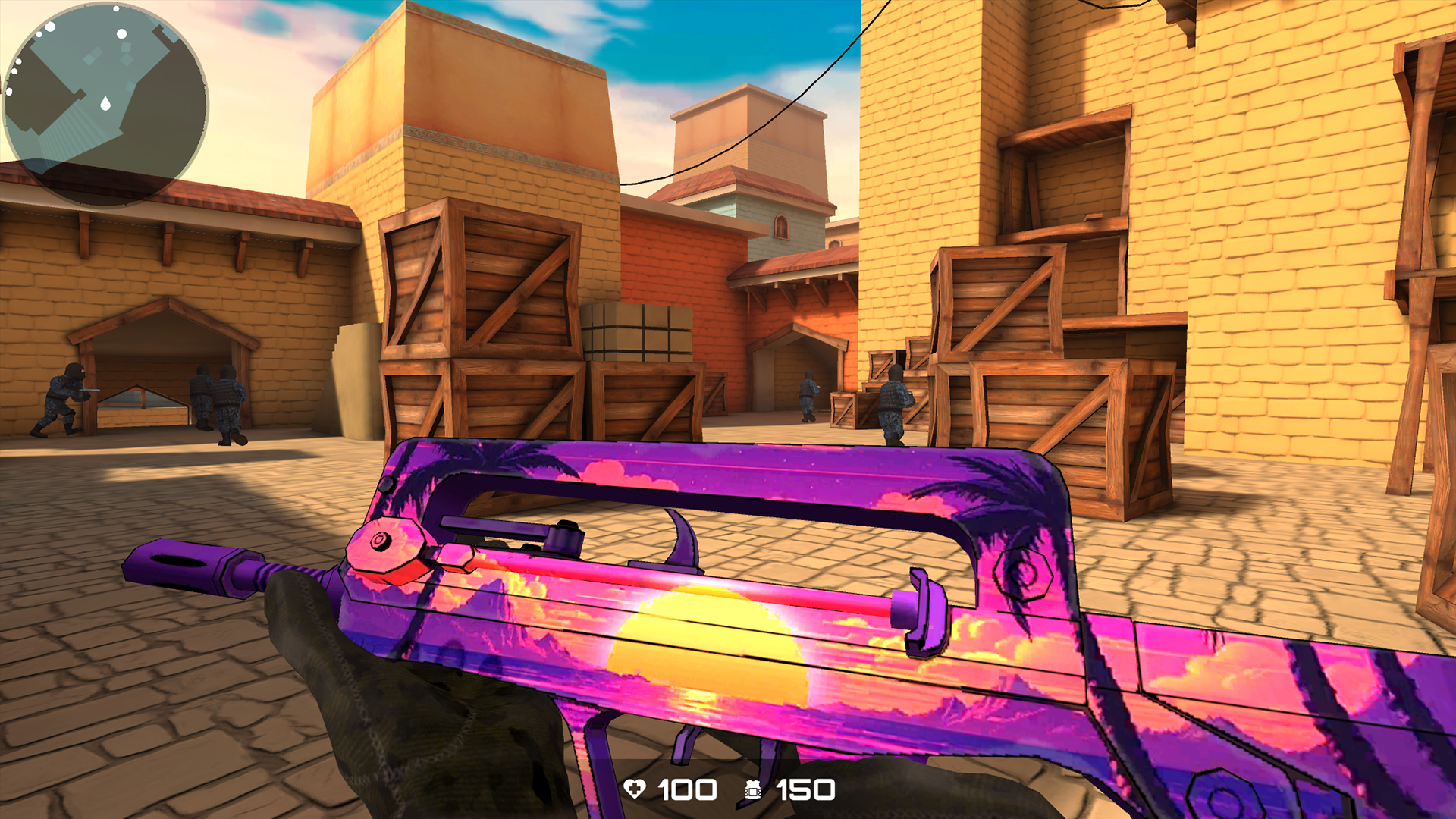Click the enemy dot near the minimap top edge

click(x=116, y=9)
